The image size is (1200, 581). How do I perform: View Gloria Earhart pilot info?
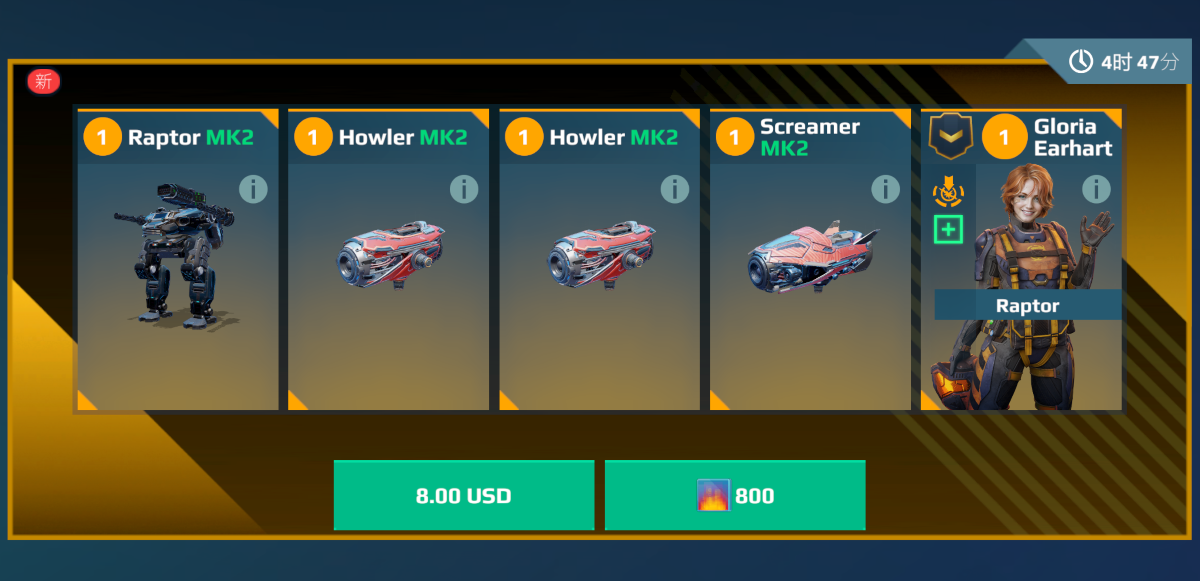coord(1096,188)
